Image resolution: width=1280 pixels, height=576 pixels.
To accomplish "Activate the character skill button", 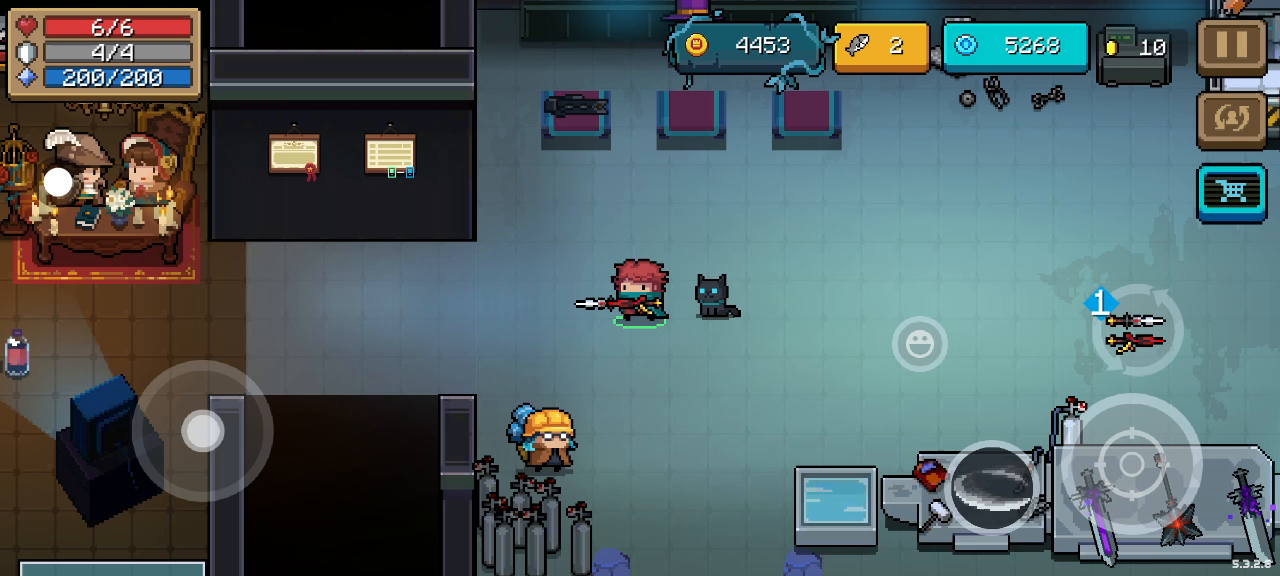I will point(992,488).
